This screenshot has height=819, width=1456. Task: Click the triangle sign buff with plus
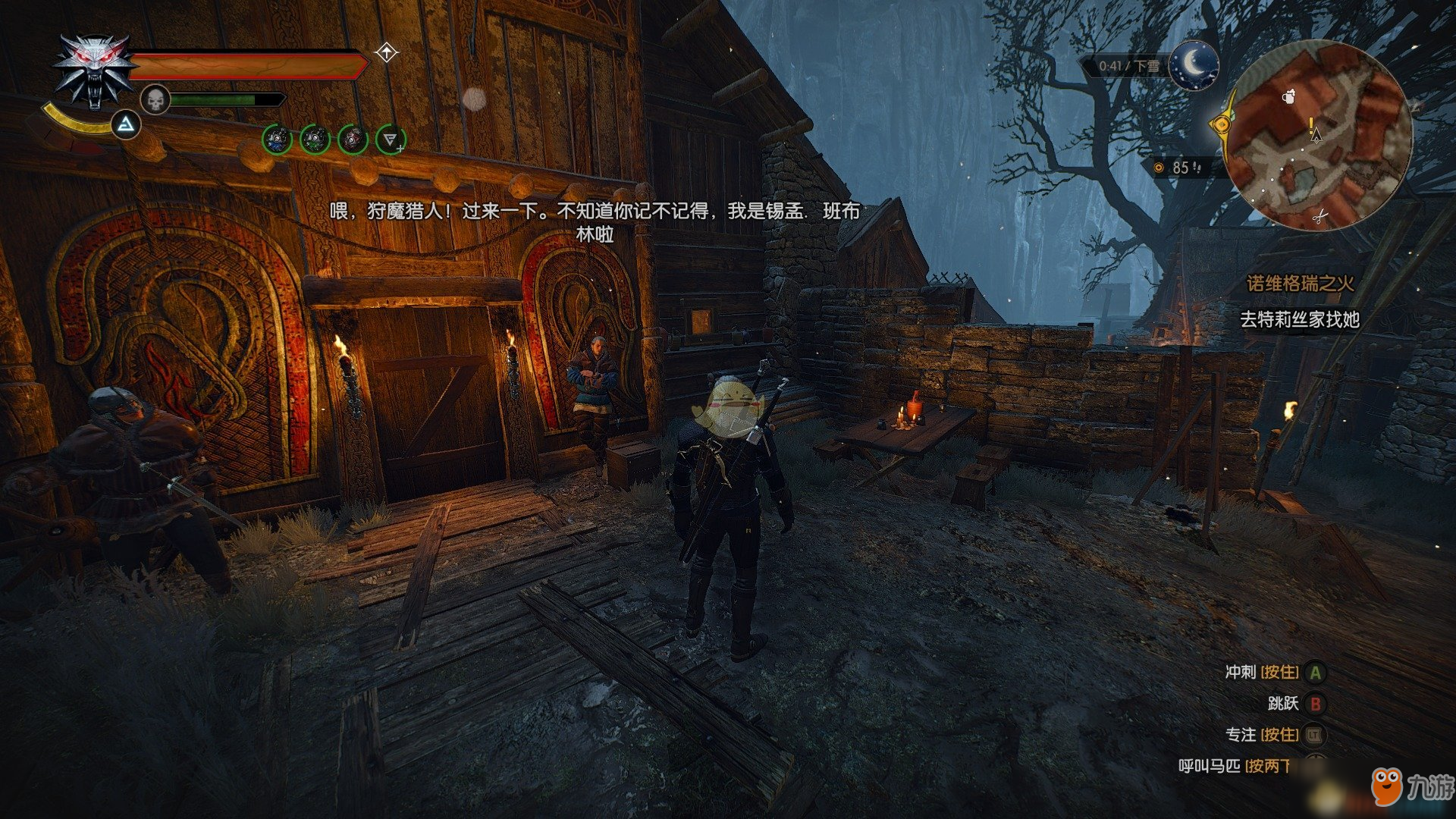click(391, 140)
